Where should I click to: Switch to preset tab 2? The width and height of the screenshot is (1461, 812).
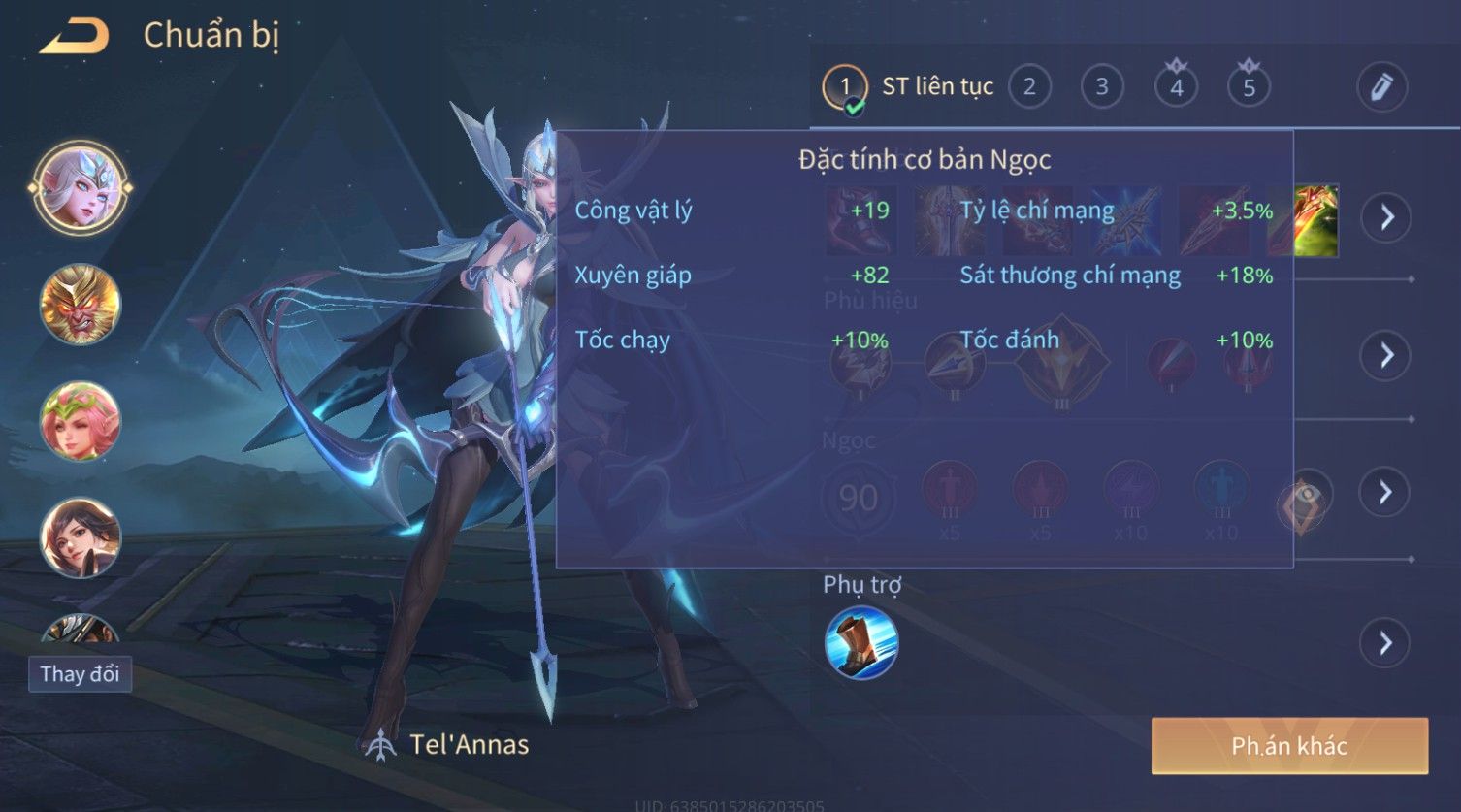click(x=1029, y=87)
